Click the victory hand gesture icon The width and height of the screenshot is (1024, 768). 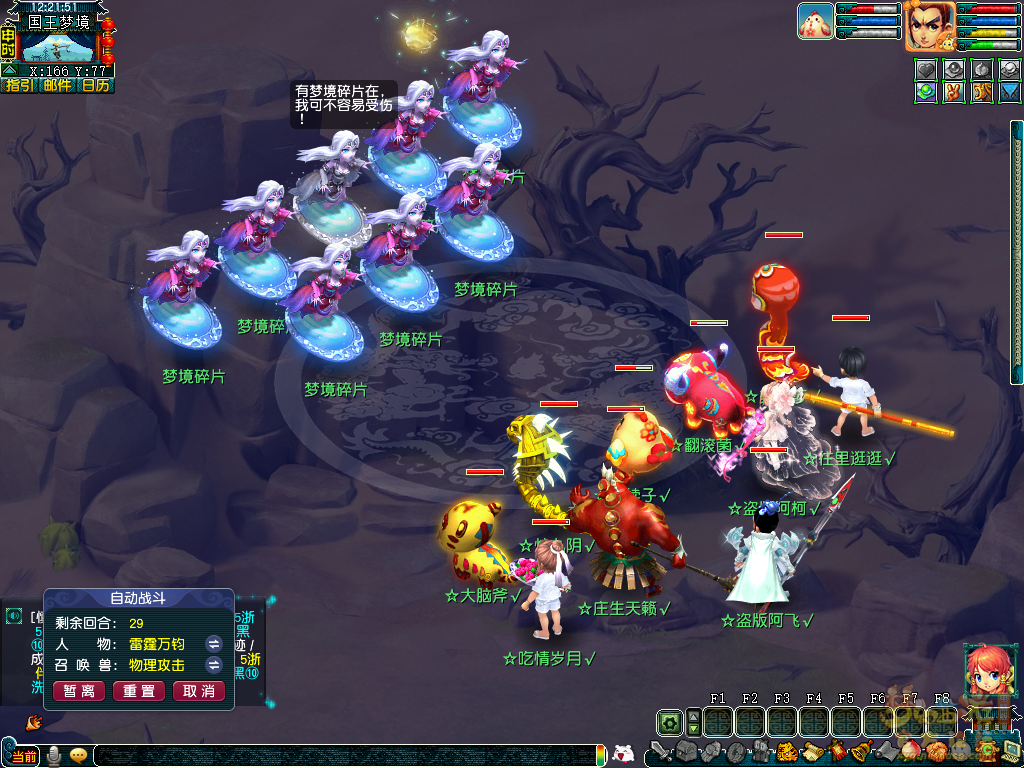955,92
